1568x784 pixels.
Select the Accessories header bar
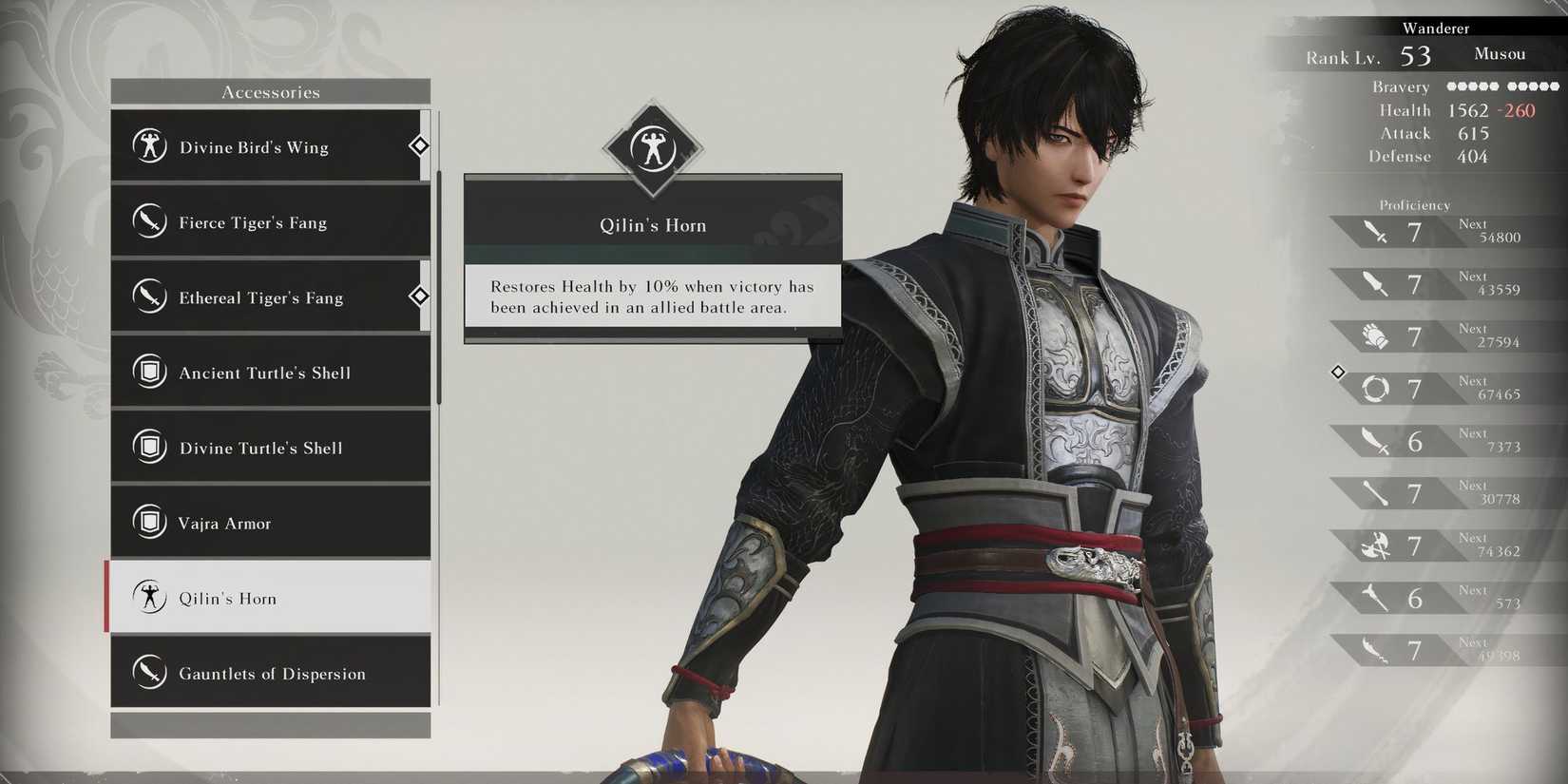point(272,91)
